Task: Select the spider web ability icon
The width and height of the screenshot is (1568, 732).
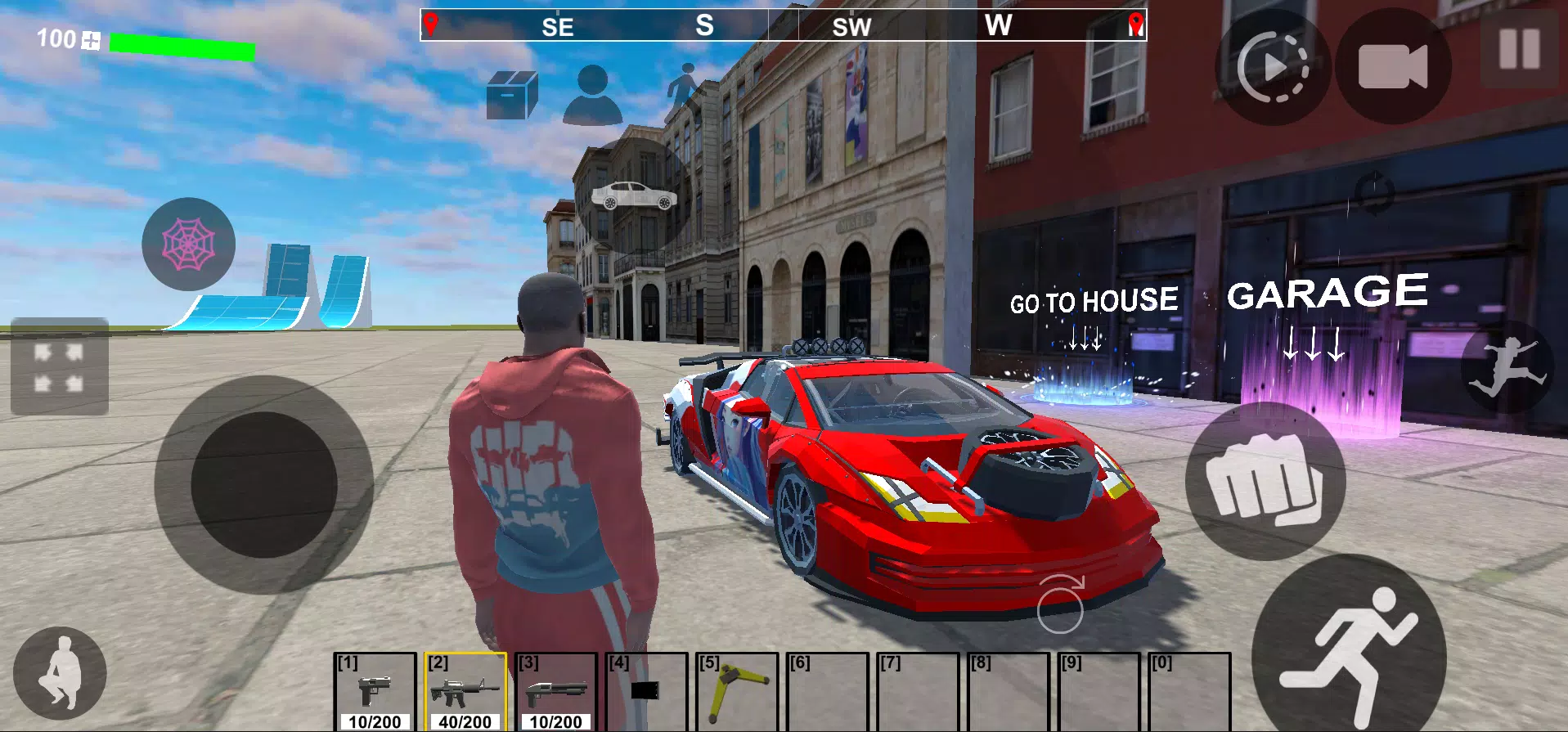Action: point(188,243)
